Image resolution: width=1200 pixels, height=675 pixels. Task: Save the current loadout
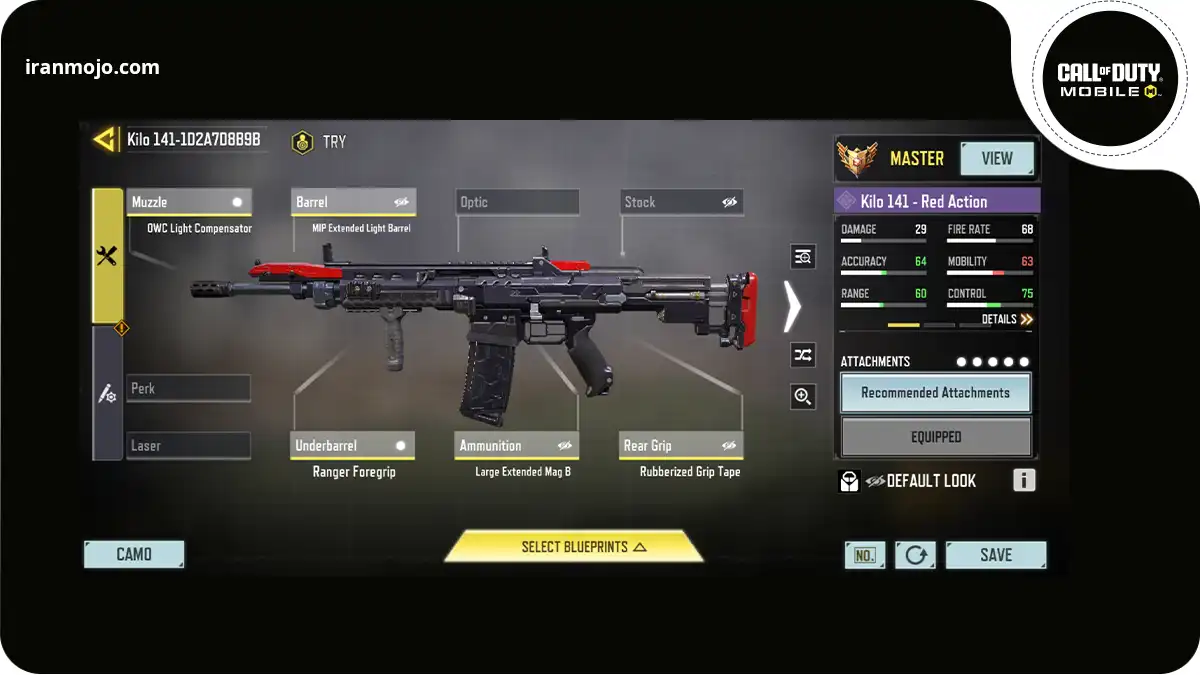[995, 555]
